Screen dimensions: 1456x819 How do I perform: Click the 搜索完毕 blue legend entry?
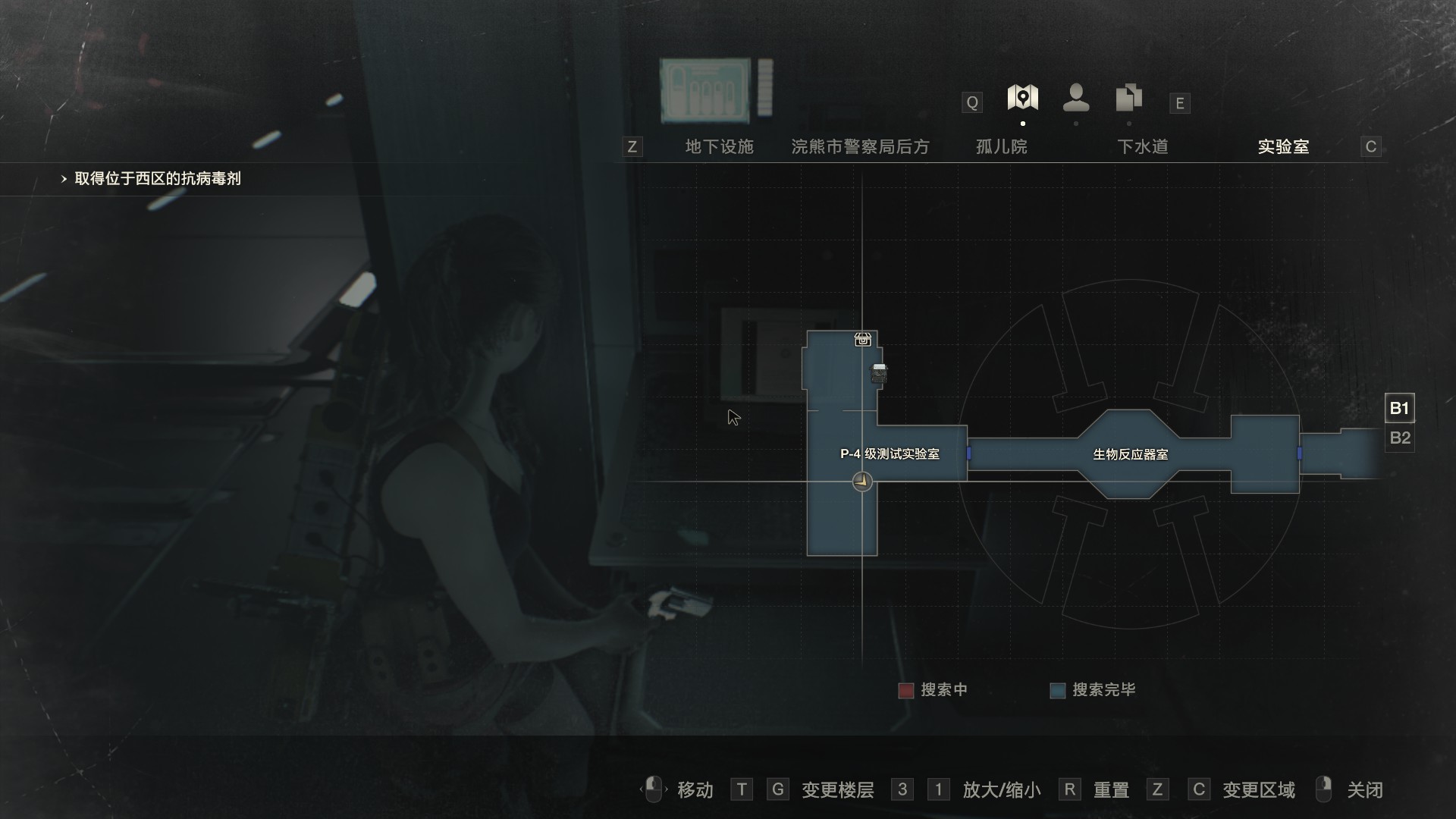tap(1093, 690)
